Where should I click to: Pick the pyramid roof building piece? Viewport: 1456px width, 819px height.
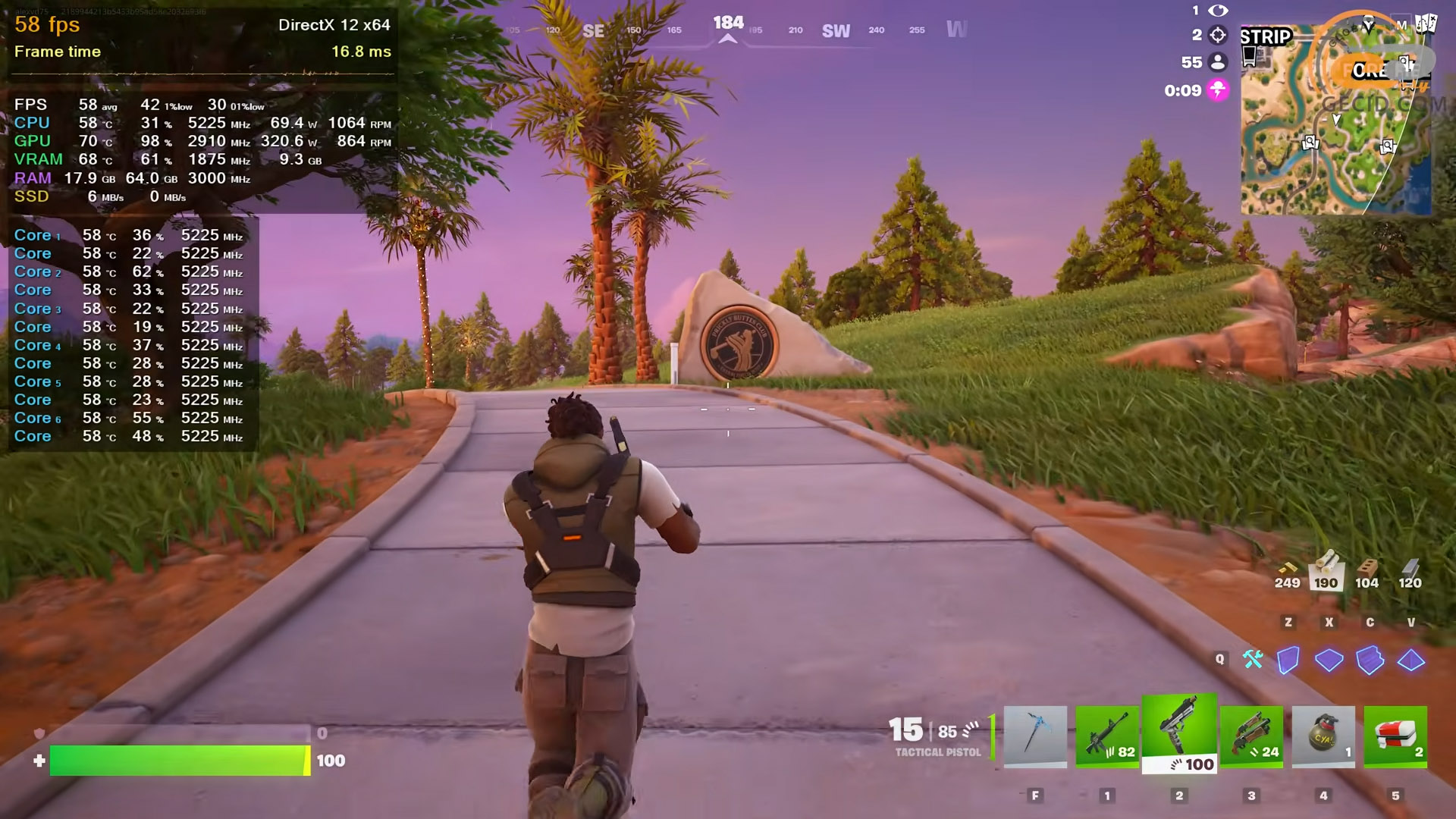(1410, 660)
